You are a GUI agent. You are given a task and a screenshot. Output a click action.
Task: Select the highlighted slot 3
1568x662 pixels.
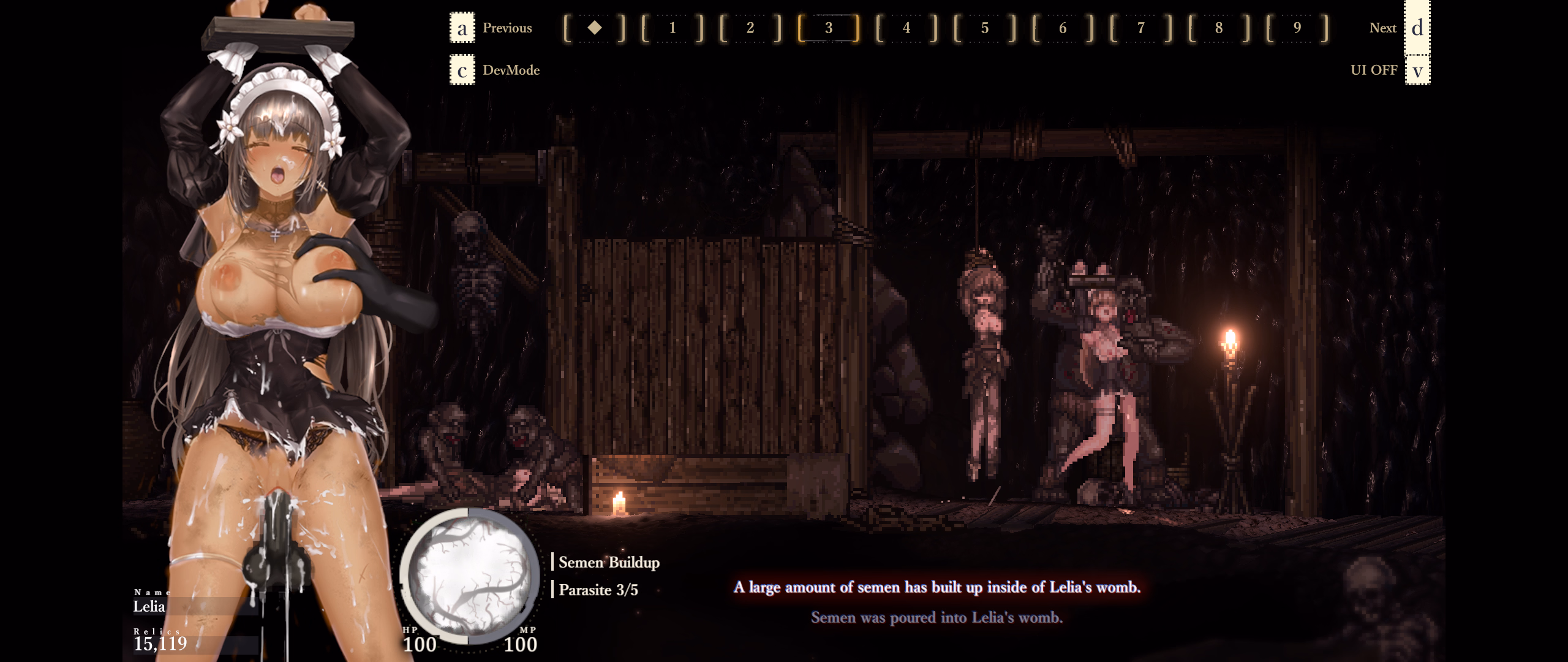click(829, 28)
